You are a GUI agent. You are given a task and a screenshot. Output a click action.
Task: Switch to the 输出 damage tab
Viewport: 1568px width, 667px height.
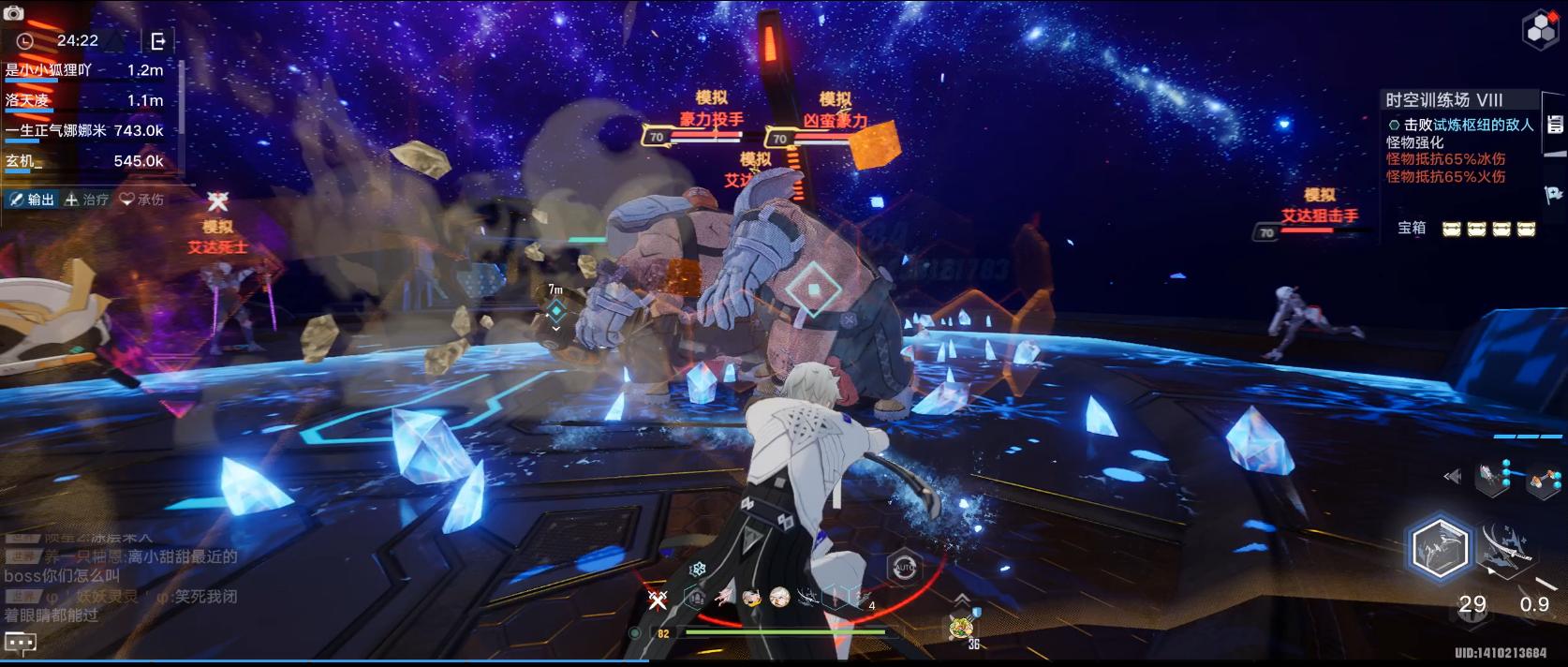point(33,200)
